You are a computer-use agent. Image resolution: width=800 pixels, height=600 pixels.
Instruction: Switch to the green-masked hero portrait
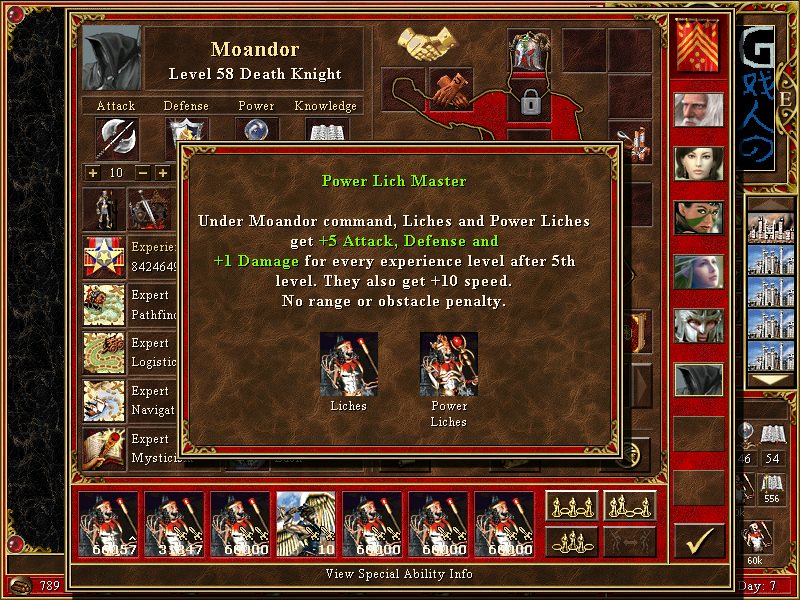coord(698,217)
